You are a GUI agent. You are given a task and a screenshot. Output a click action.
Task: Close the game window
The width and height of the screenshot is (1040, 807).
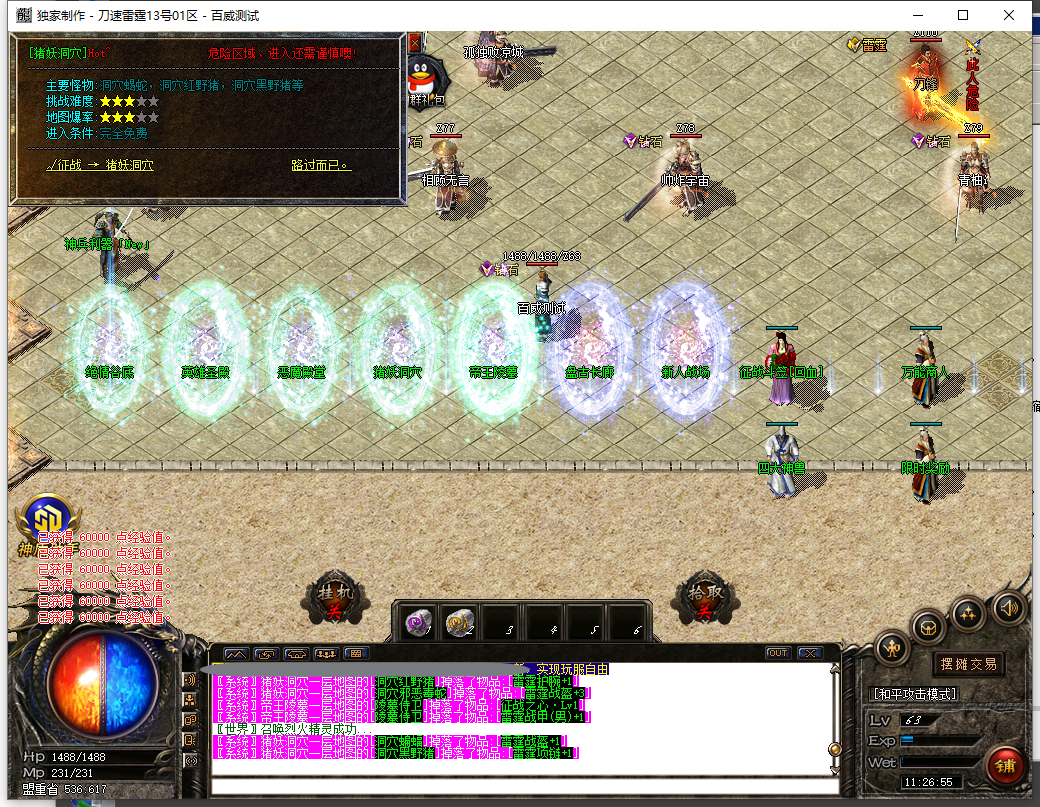coord(1009,15)
